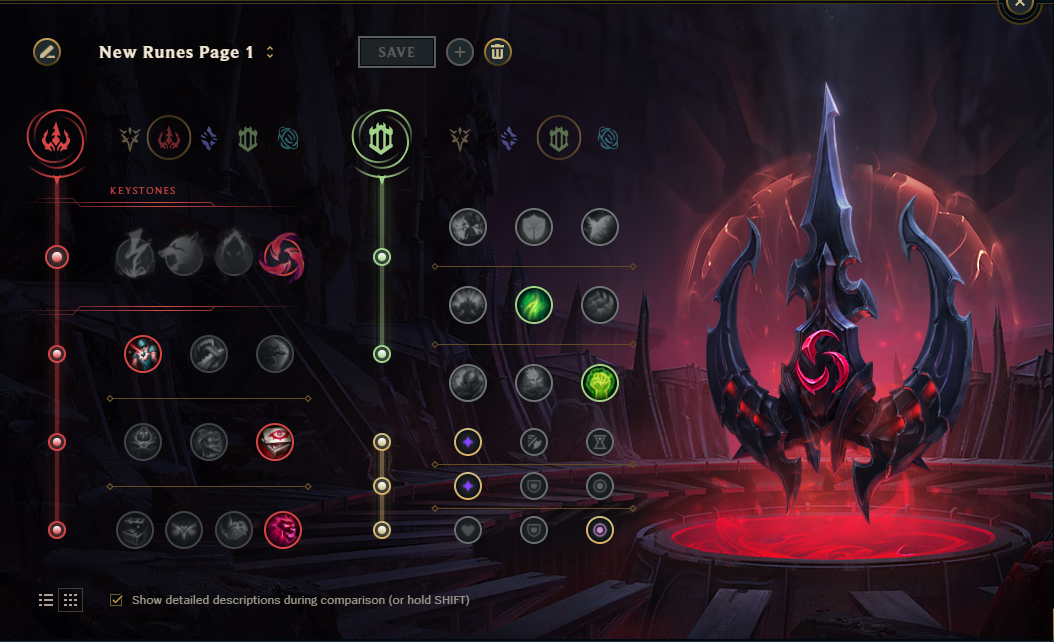Screen dimensions: 1054x642
Task: Switch to the grid view layout
Action: [x=71, y=600]
